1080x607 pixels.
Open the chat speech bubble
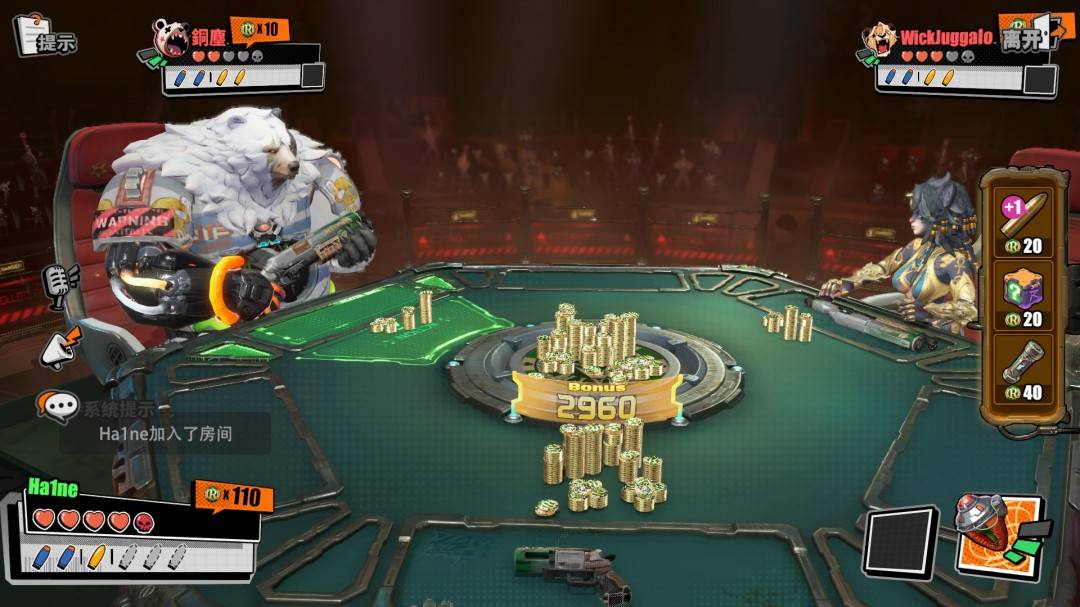(x=58, y=407)
